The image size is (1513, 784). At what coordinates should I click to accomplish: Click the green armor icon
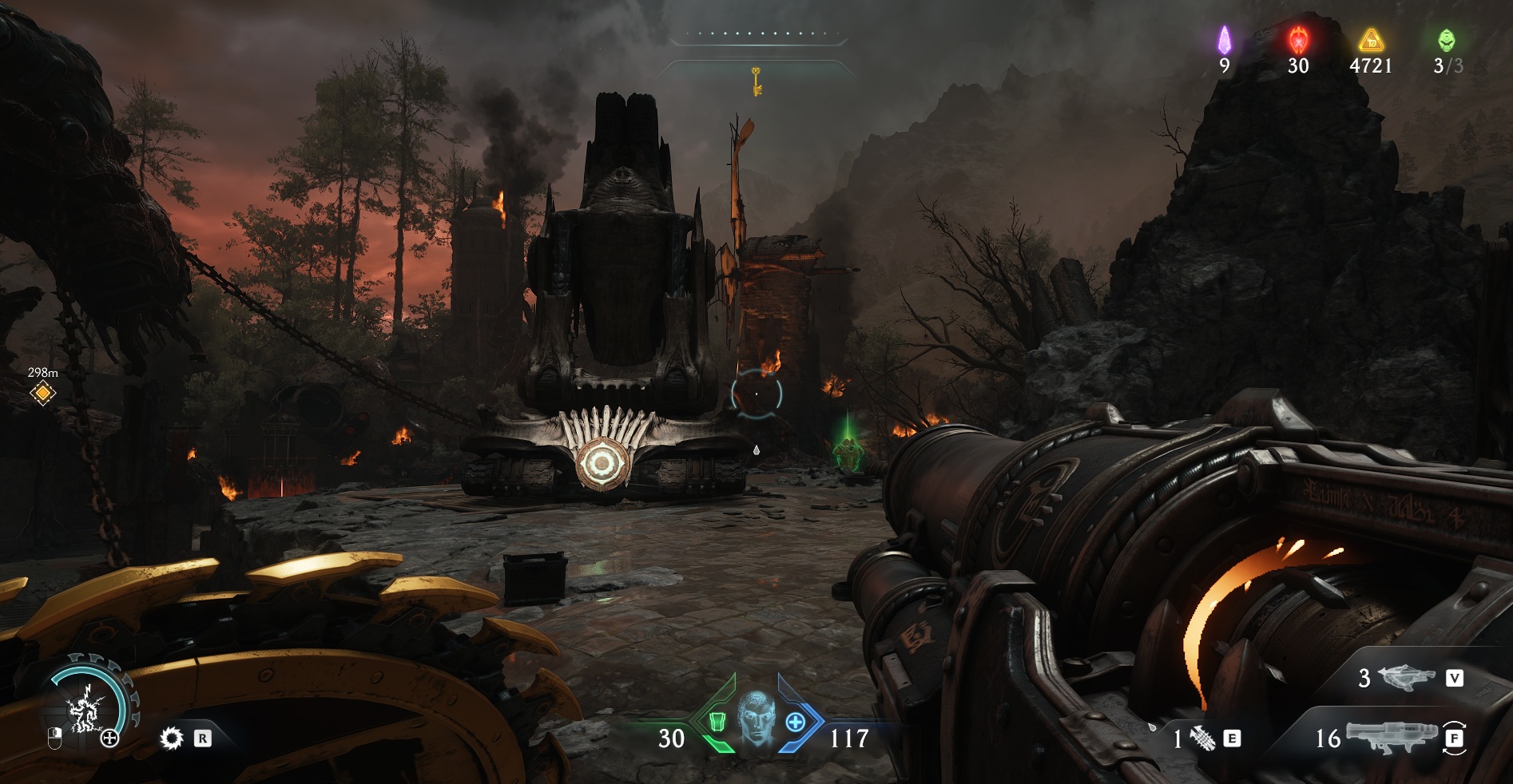point(716,722)
